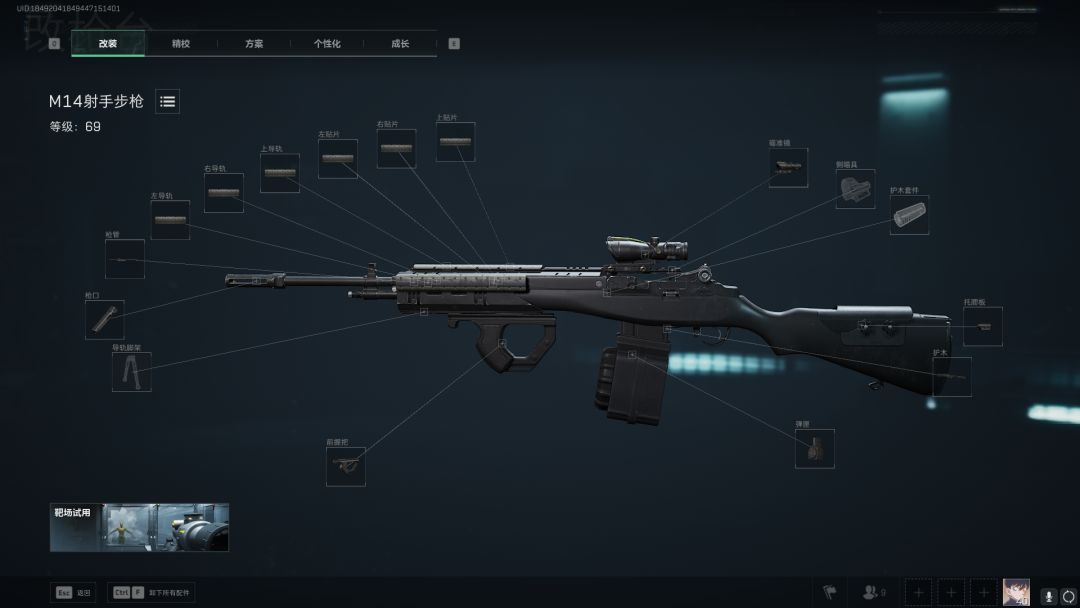Screen dimensions: 1080x608
Task: Open the 导轨脚架 bipod slot
Action: pos(131,371)
